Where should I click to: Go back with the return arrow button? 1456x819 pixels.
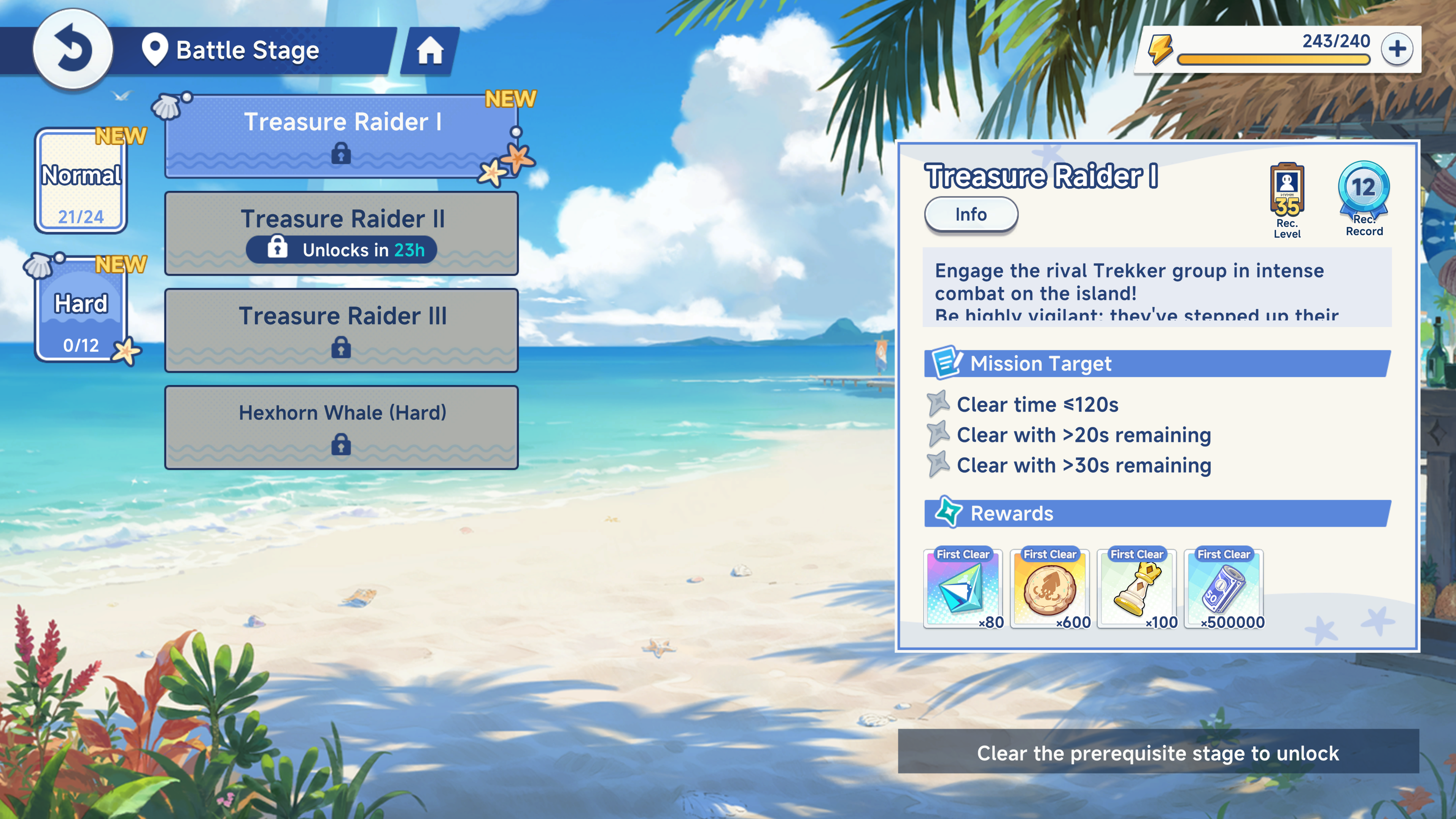pyautogui.click(x=72, y=50)
